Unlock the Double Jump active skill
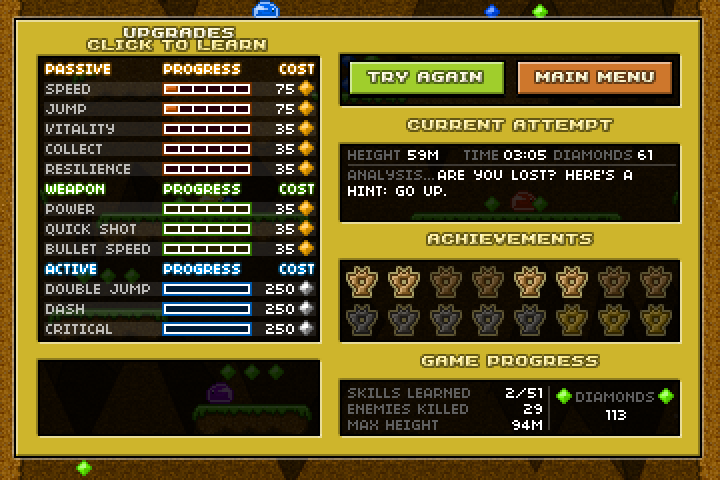Image resolution: width=720 pixels, height=480 pixels. [180, 289]
